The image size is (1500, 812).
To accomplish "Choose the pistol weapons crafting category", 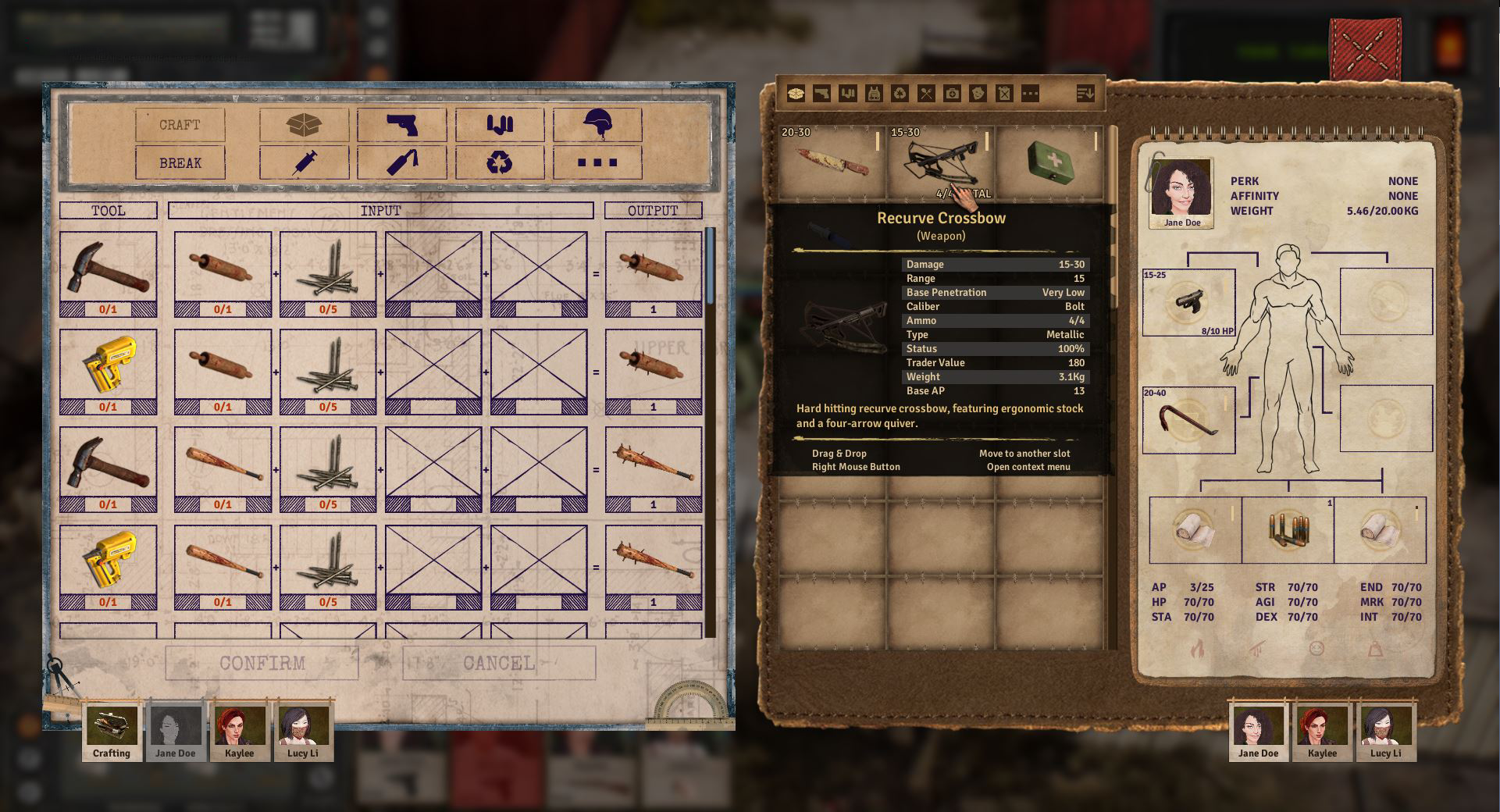I will pyautogui.click(x=401, y=125).
